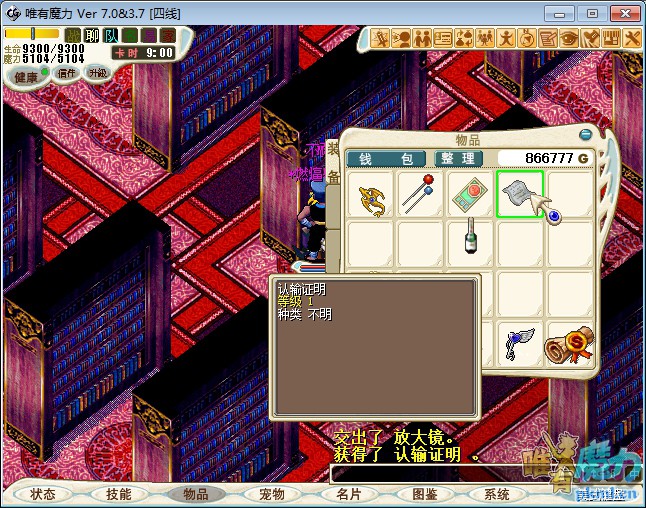Image resolution: width=646 pixels, height=508 pixels.
Task: Select the red and blue pins item
Action: click(420, 195)
